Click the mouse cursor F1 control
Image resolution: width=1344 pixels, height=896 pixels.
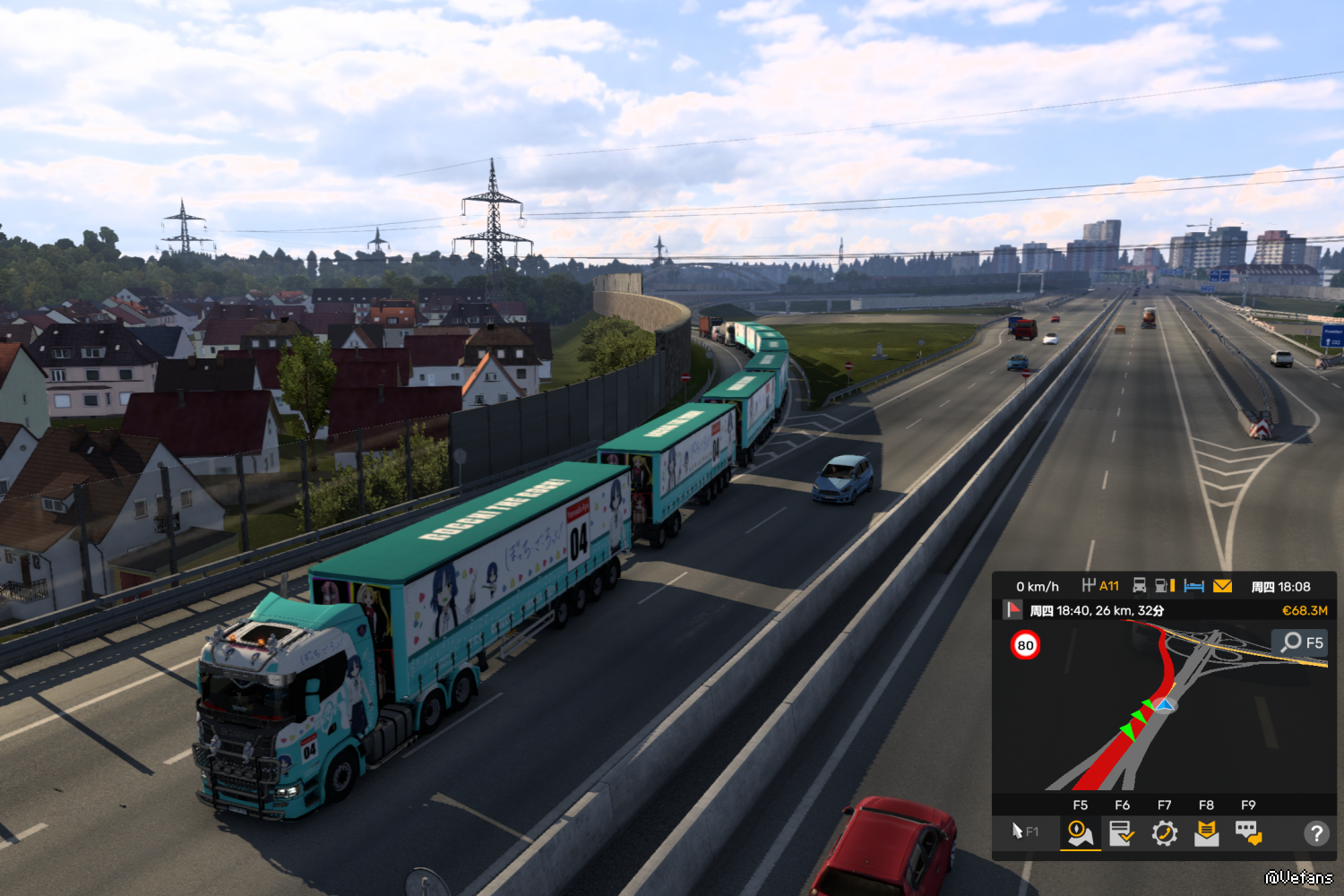(1024, 831)
